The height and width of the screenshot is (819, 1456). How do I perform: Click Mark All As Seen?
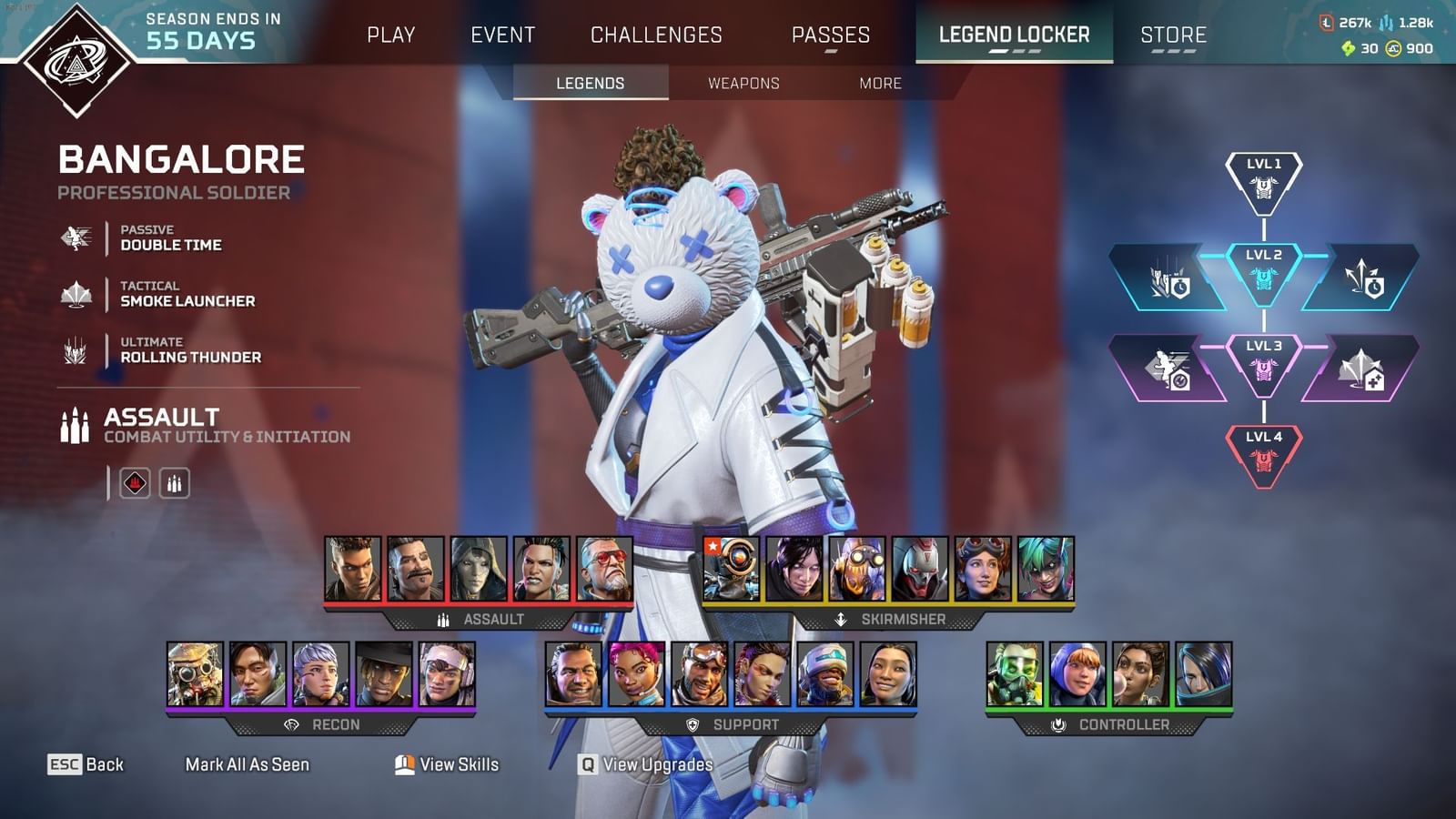(248, 764)
